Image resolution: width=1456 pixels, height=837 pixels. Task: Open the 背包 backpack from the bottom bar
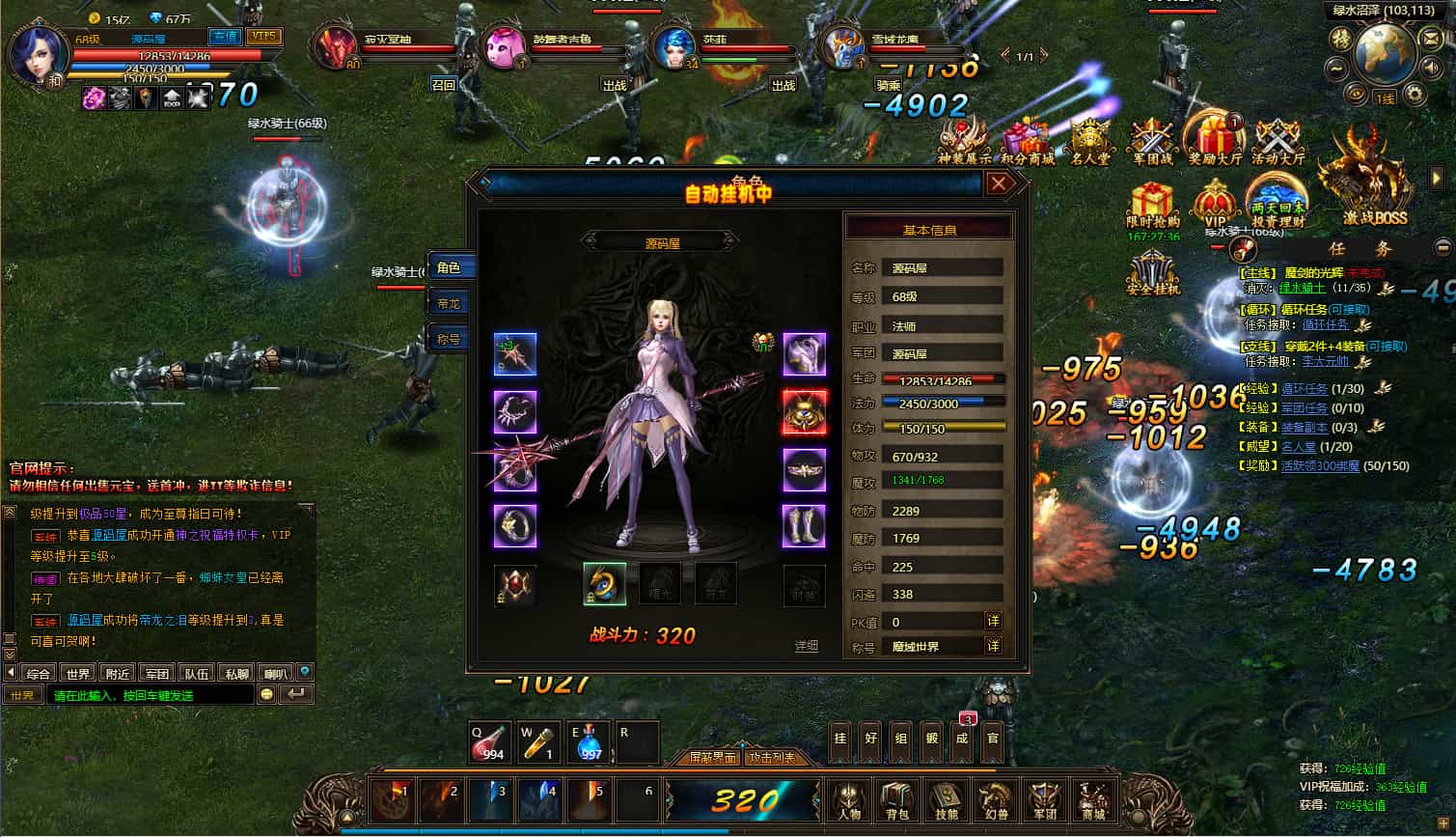pyautogui.click(x=897, y=801)
